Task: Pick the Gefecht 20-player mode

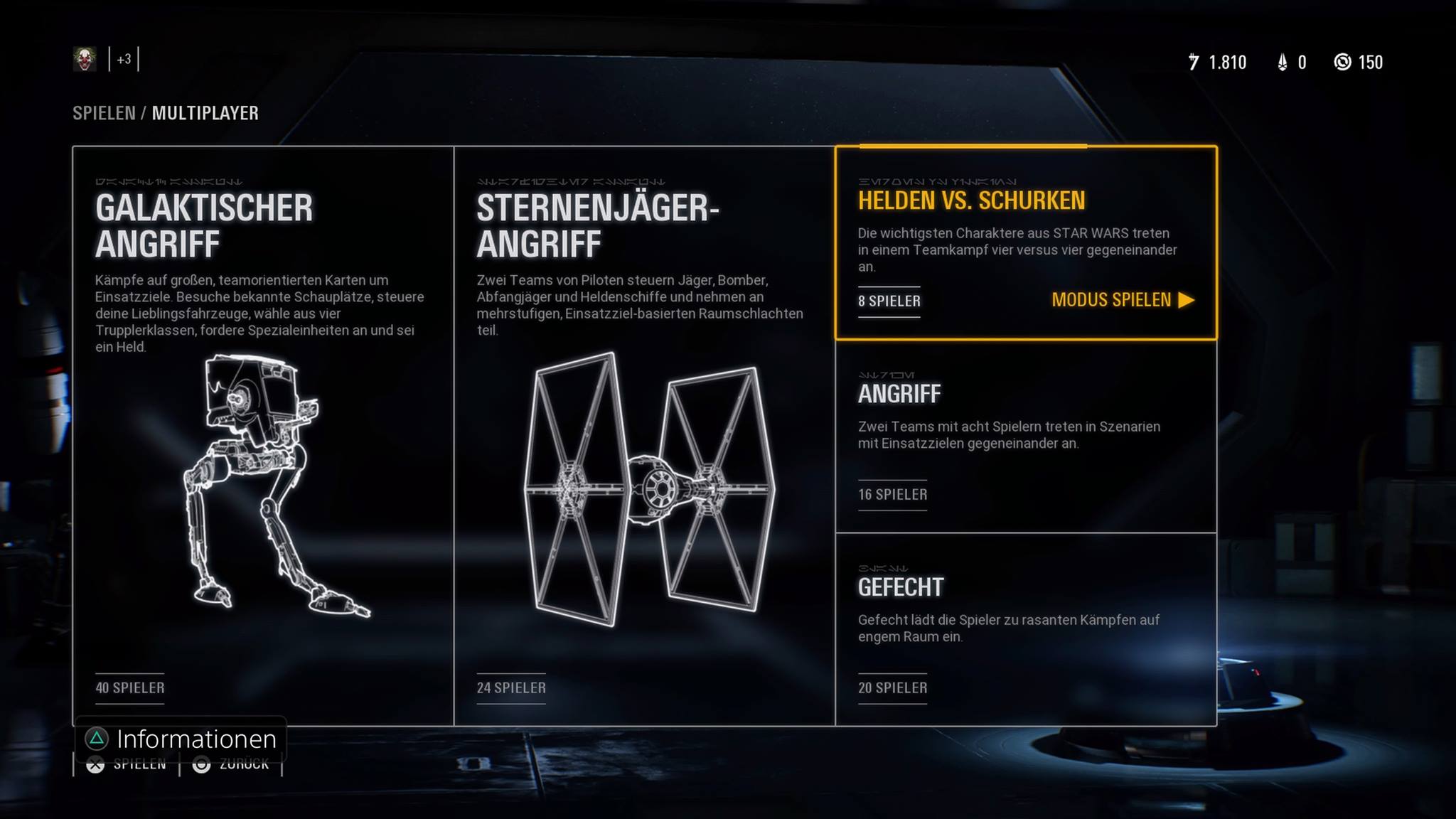Action: (x=1025, y=629)
